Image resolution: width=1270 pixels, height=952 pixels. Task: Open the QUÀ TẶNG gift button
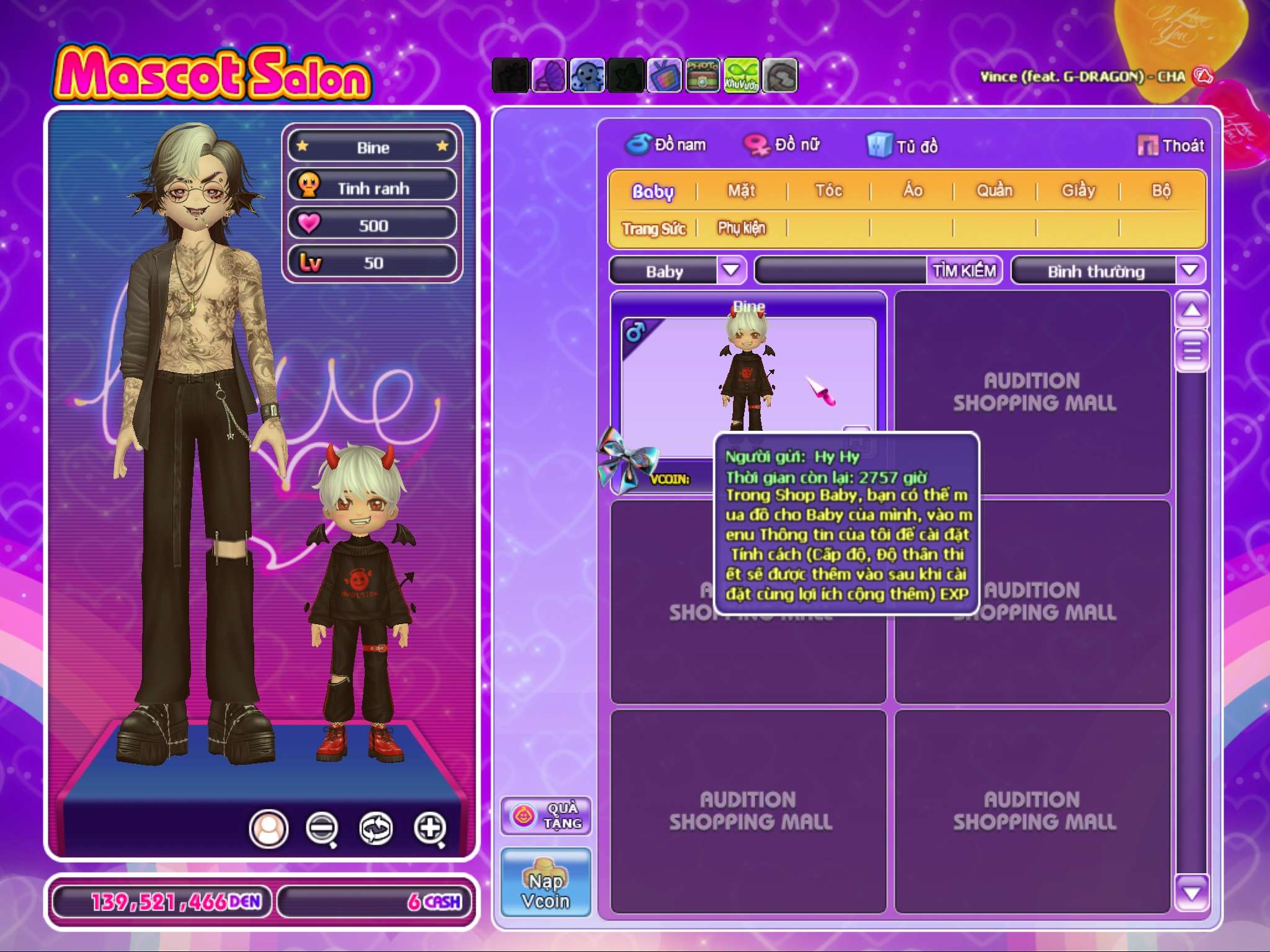[546, 816]
